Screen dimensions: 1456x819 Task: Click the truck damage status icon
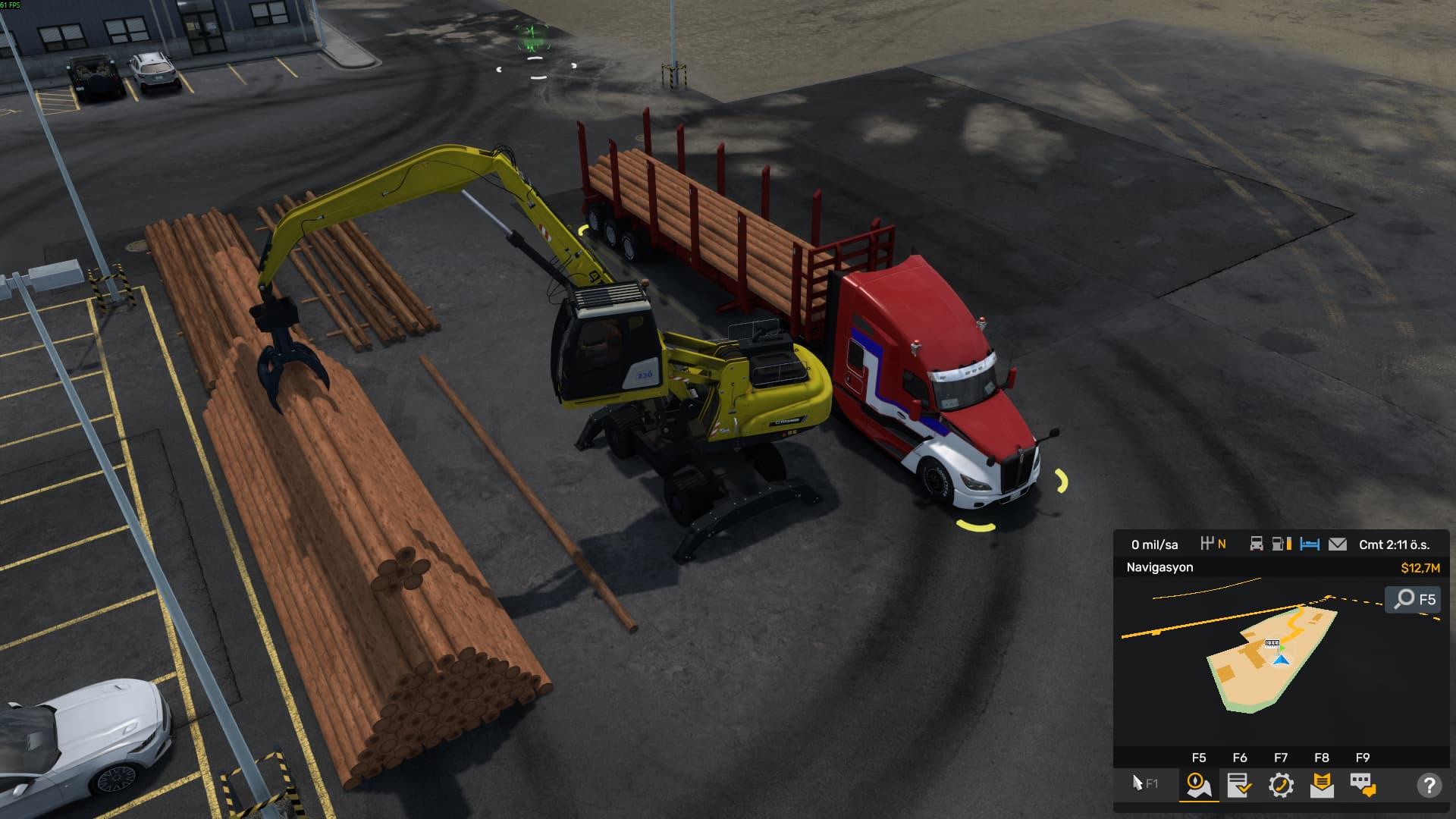pos(1257,544)
